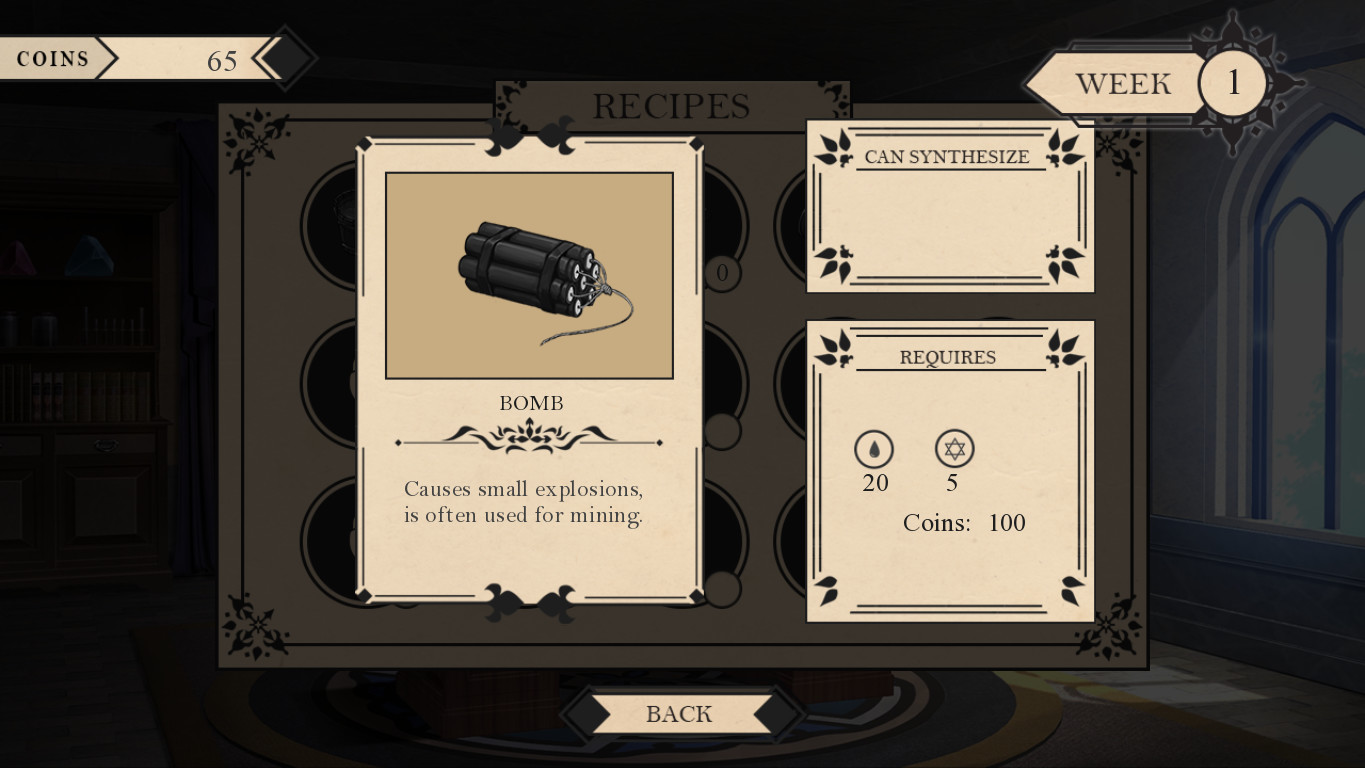Select the BOMB name label
Image resolution: width=1365 pixels, height=768 pixels.
tap(530, 403)
